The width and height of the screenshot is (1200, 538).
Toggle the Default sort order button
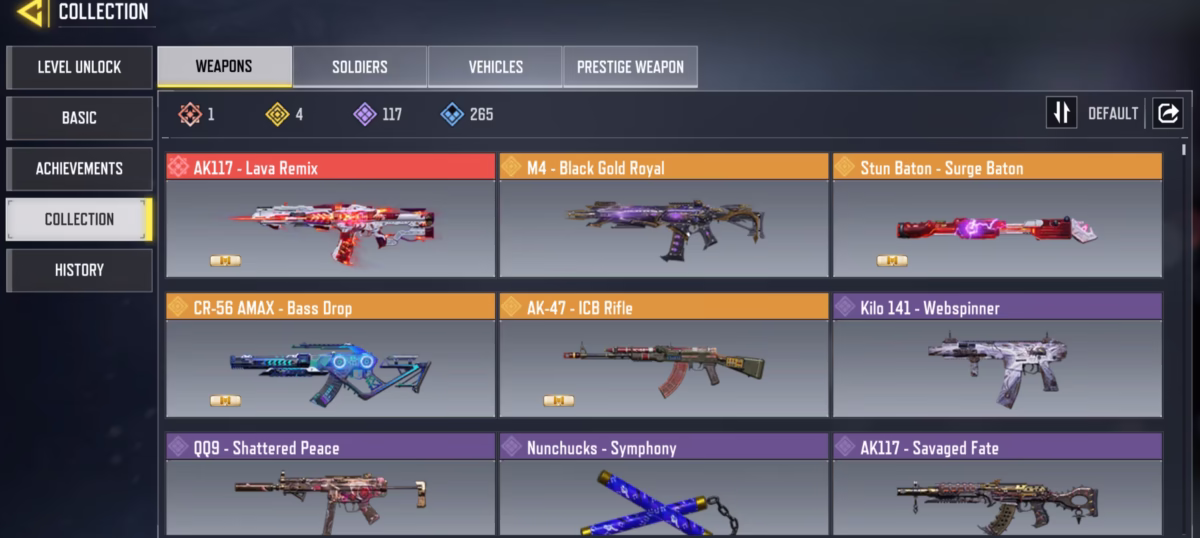point(1061,113)
